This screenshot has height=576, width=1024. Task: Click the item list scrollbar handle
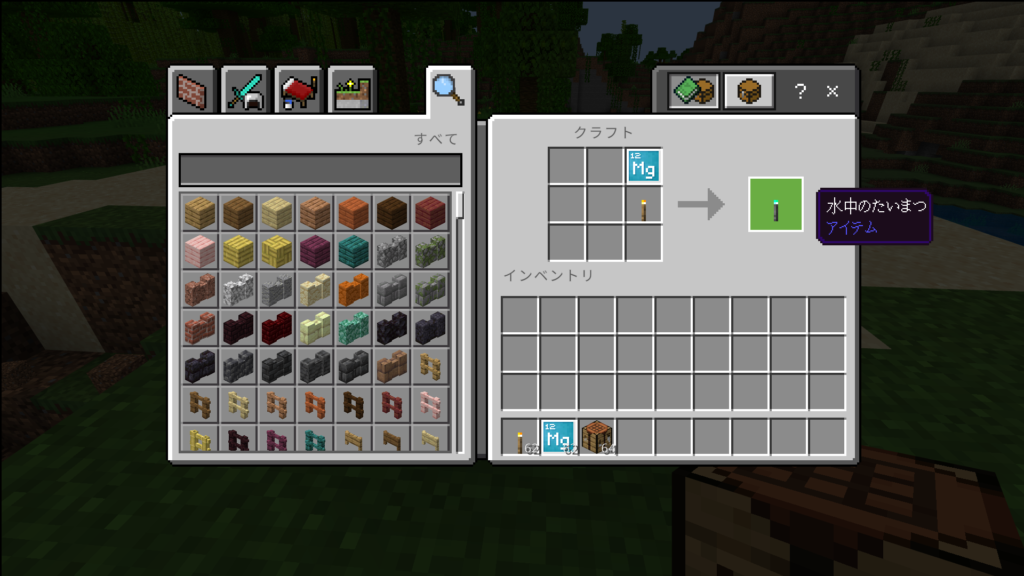[x=460, y=205]
